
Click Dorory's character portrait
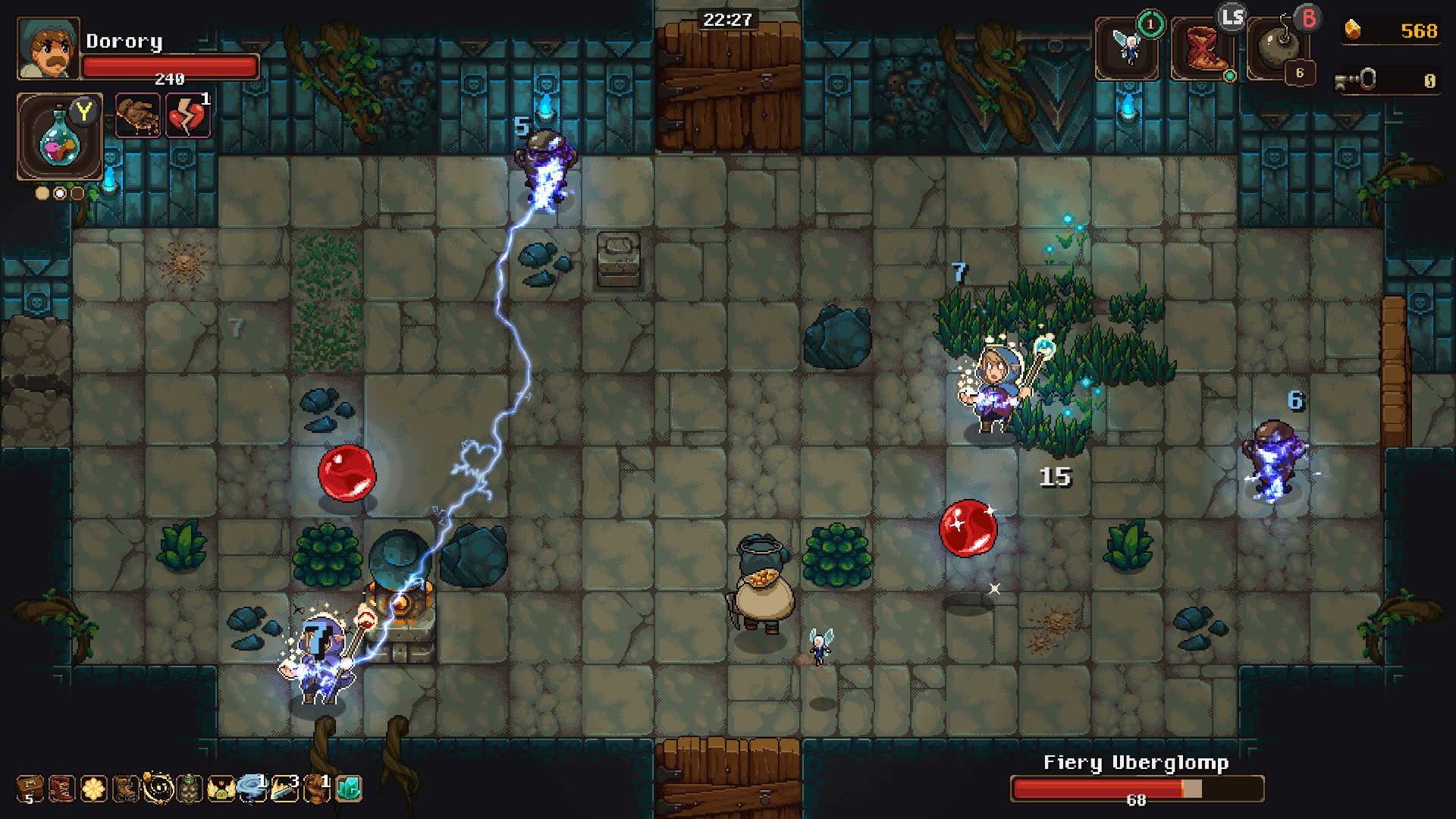[x=48, y=49]
